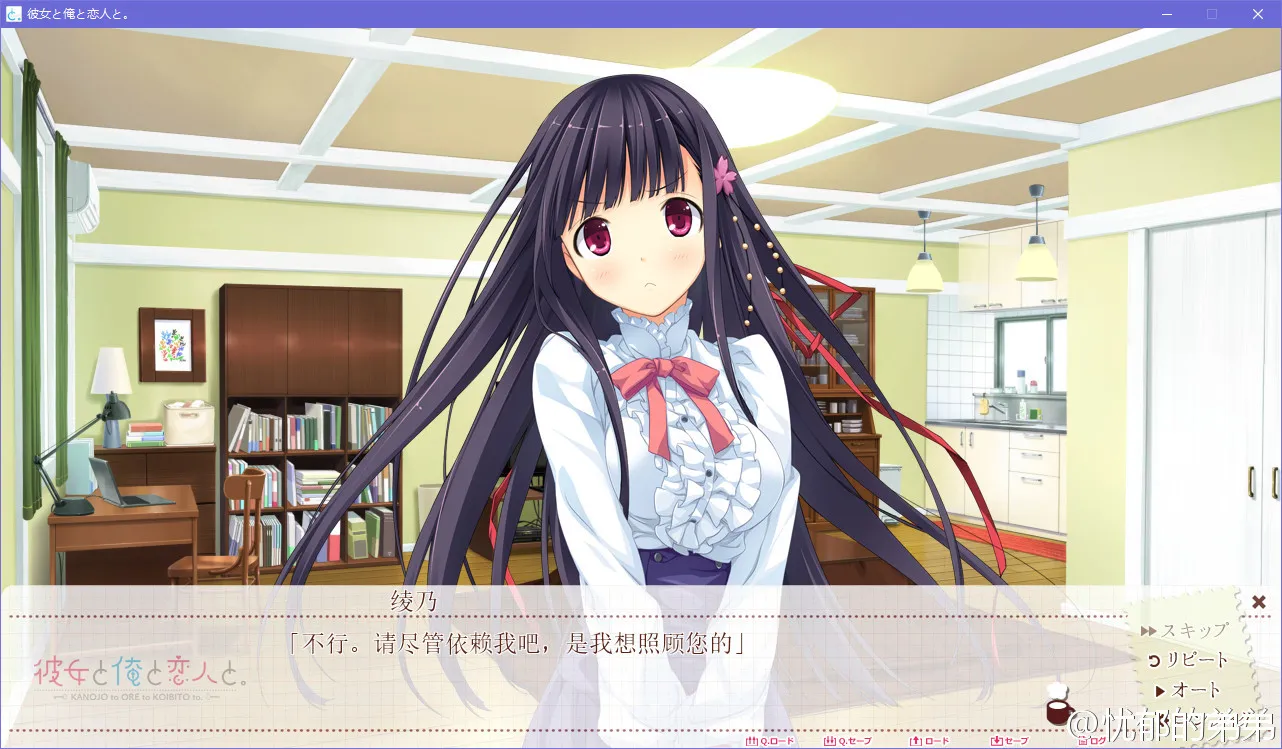Minimize the game window
1282x749 pixels.
point(1166,14)
